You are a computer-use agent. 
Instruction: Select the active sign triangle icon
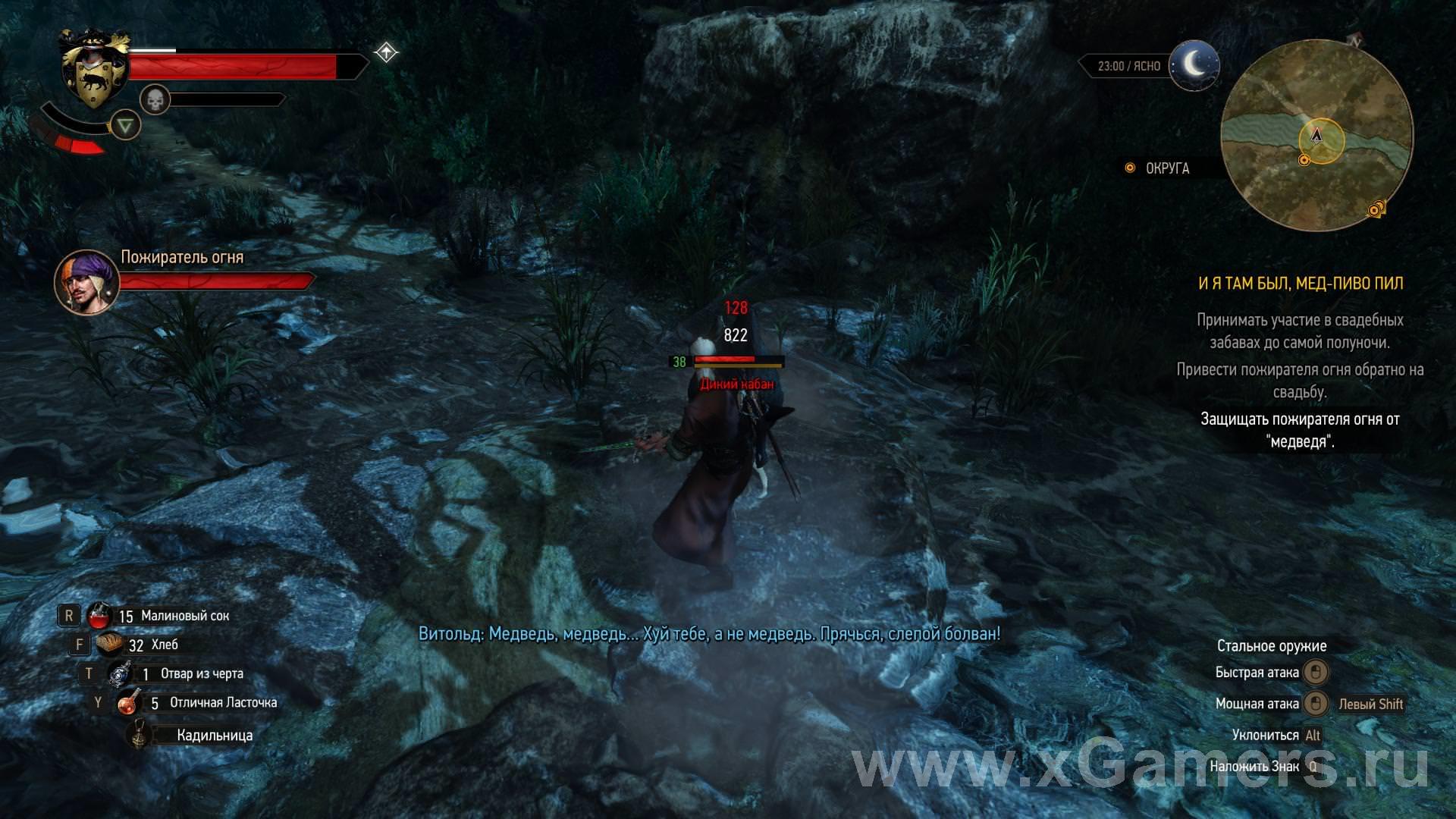point(125,125)
